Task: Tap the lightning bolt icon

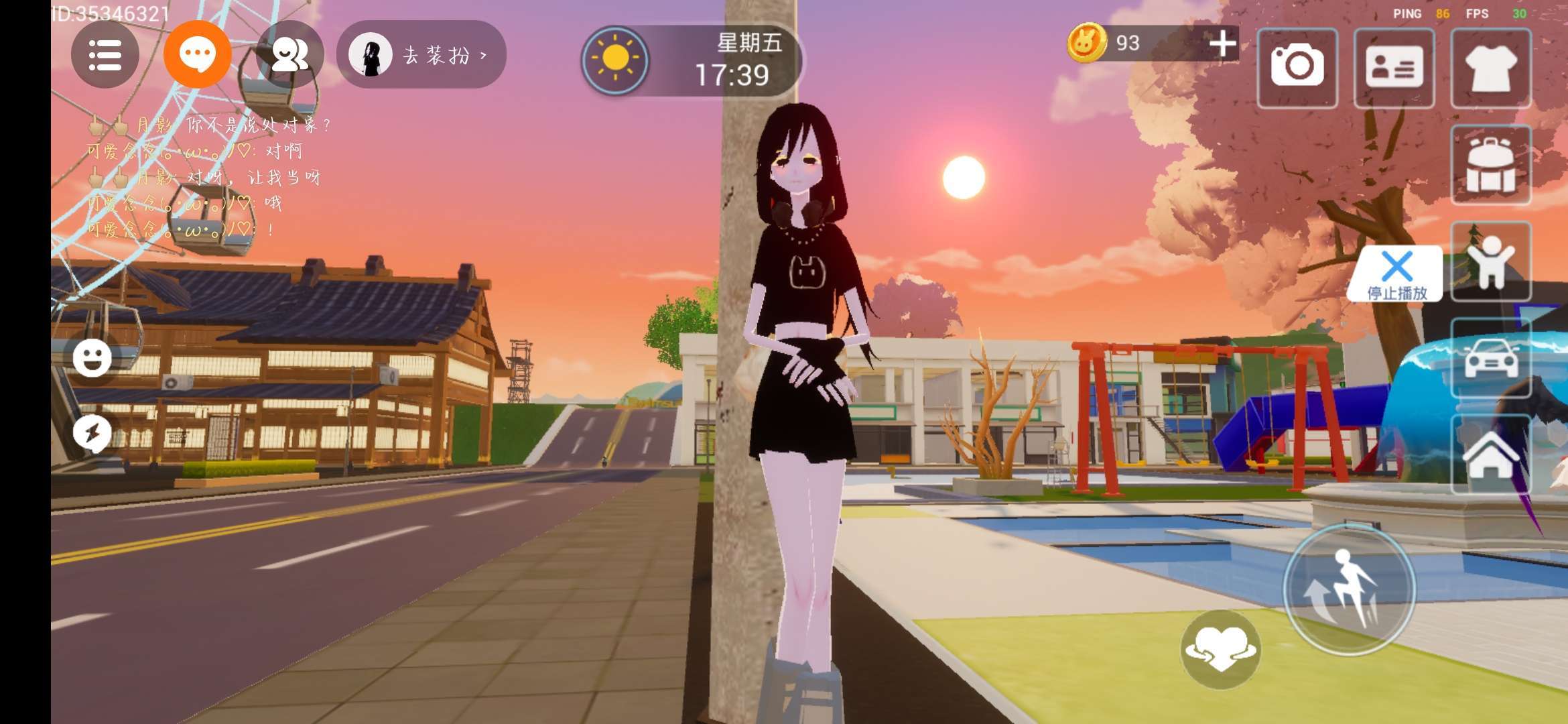Action: [92, 433]
